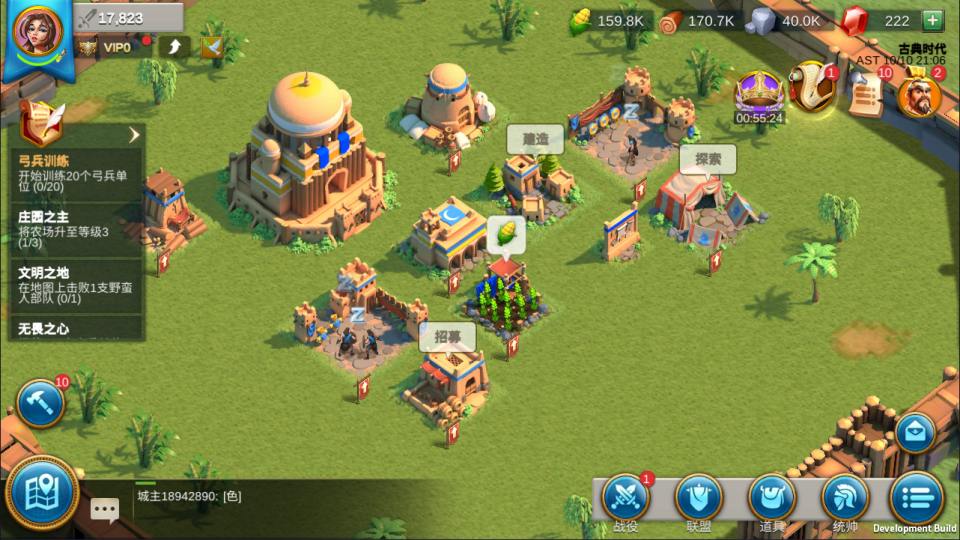Open the white dove peace shield icon
This screenshot has width=960, height=540.
[x=211, y=46]
